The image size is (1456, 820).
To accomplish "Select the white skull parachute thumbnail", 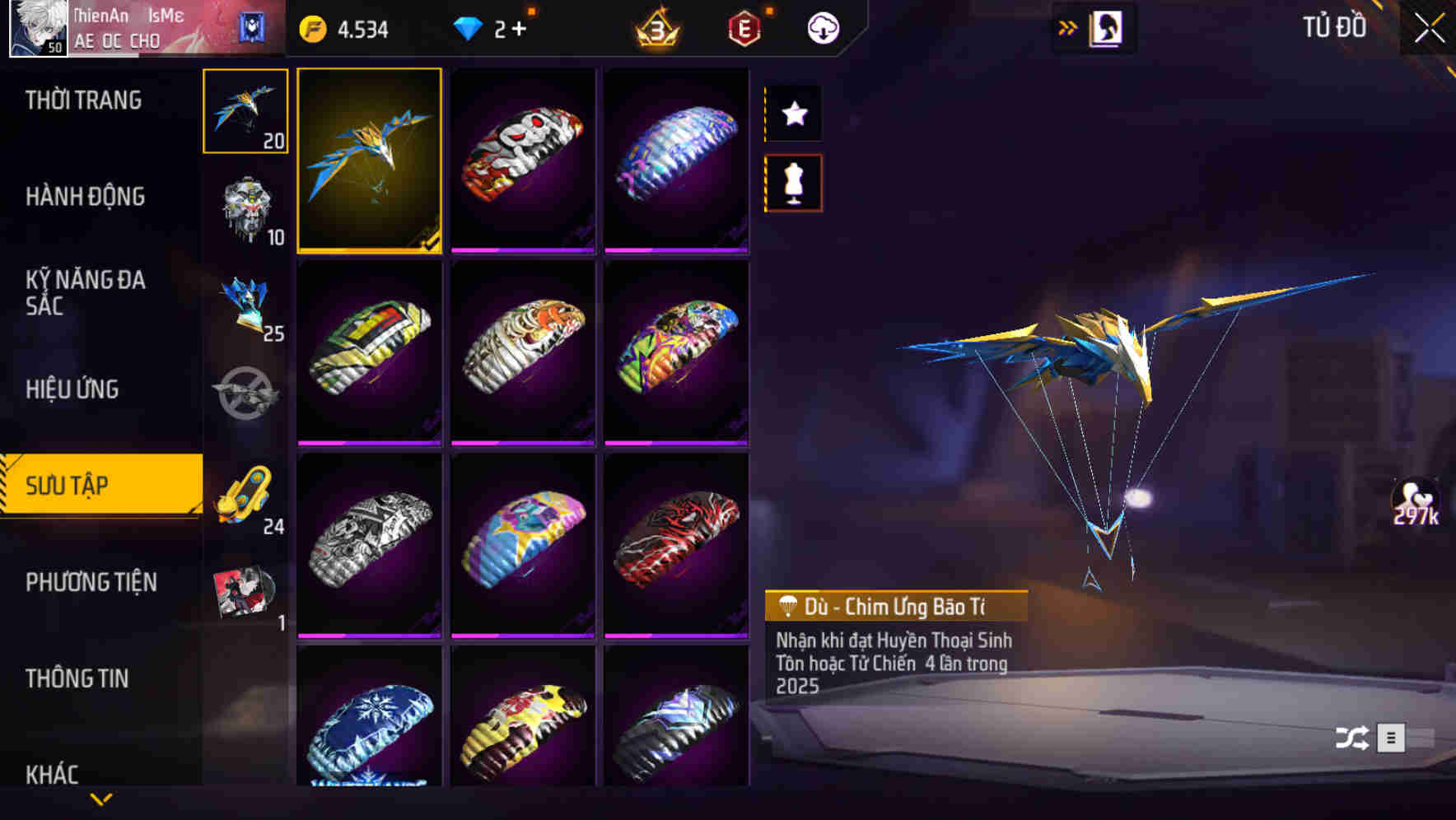I will pyautogui.click(x=524, y=161).
